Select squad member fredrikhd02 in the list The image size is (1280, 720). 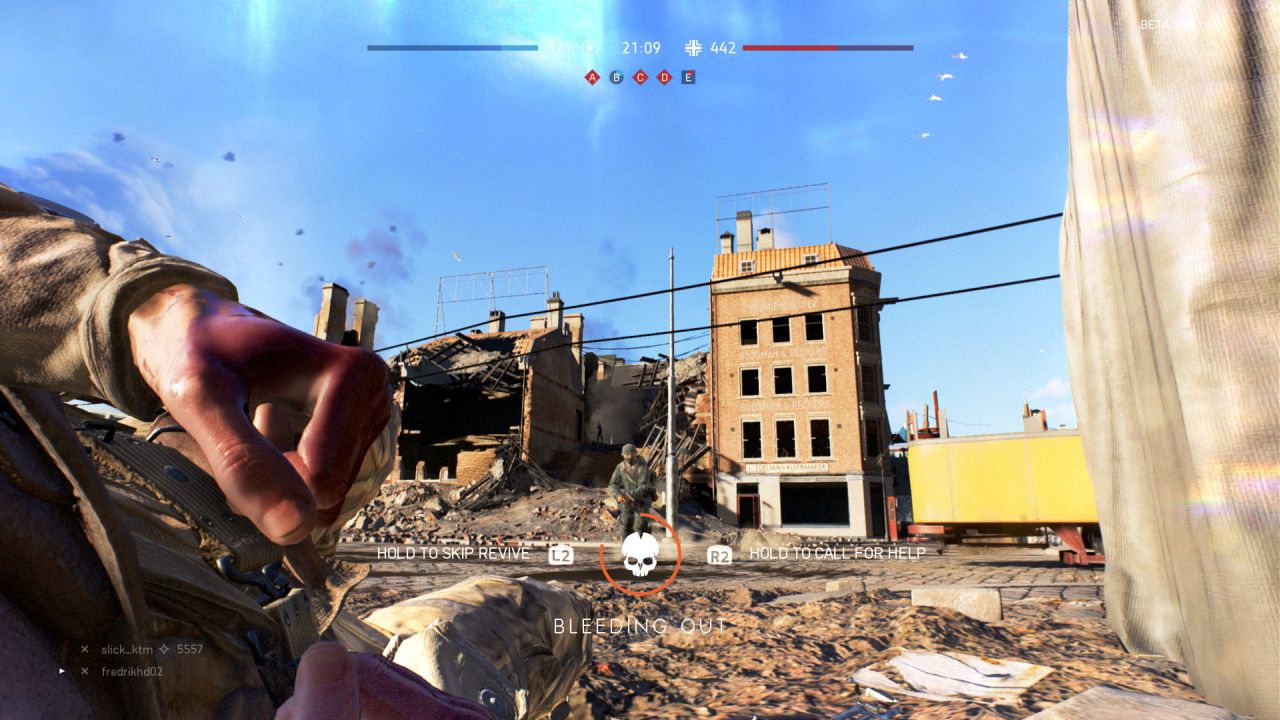pyautogui.click(x=131, y=671)
